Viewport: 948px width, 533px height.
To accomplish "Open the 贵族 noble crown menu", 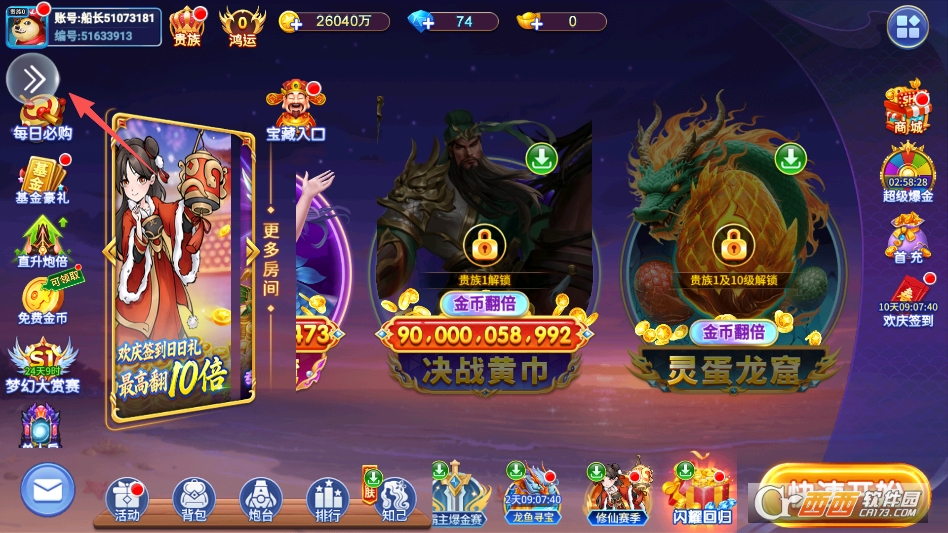I will [x=187, y=26].
